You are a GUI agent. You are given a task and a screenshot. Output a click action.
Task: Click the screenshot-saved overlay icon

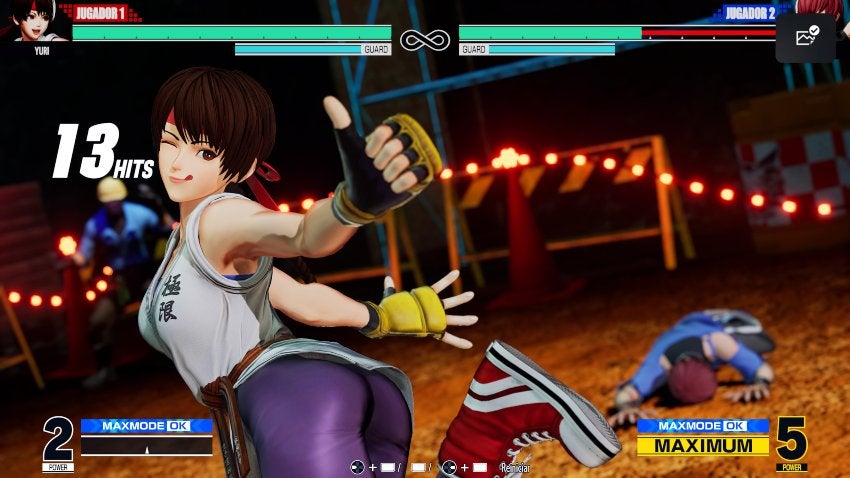tap(806, 37)
